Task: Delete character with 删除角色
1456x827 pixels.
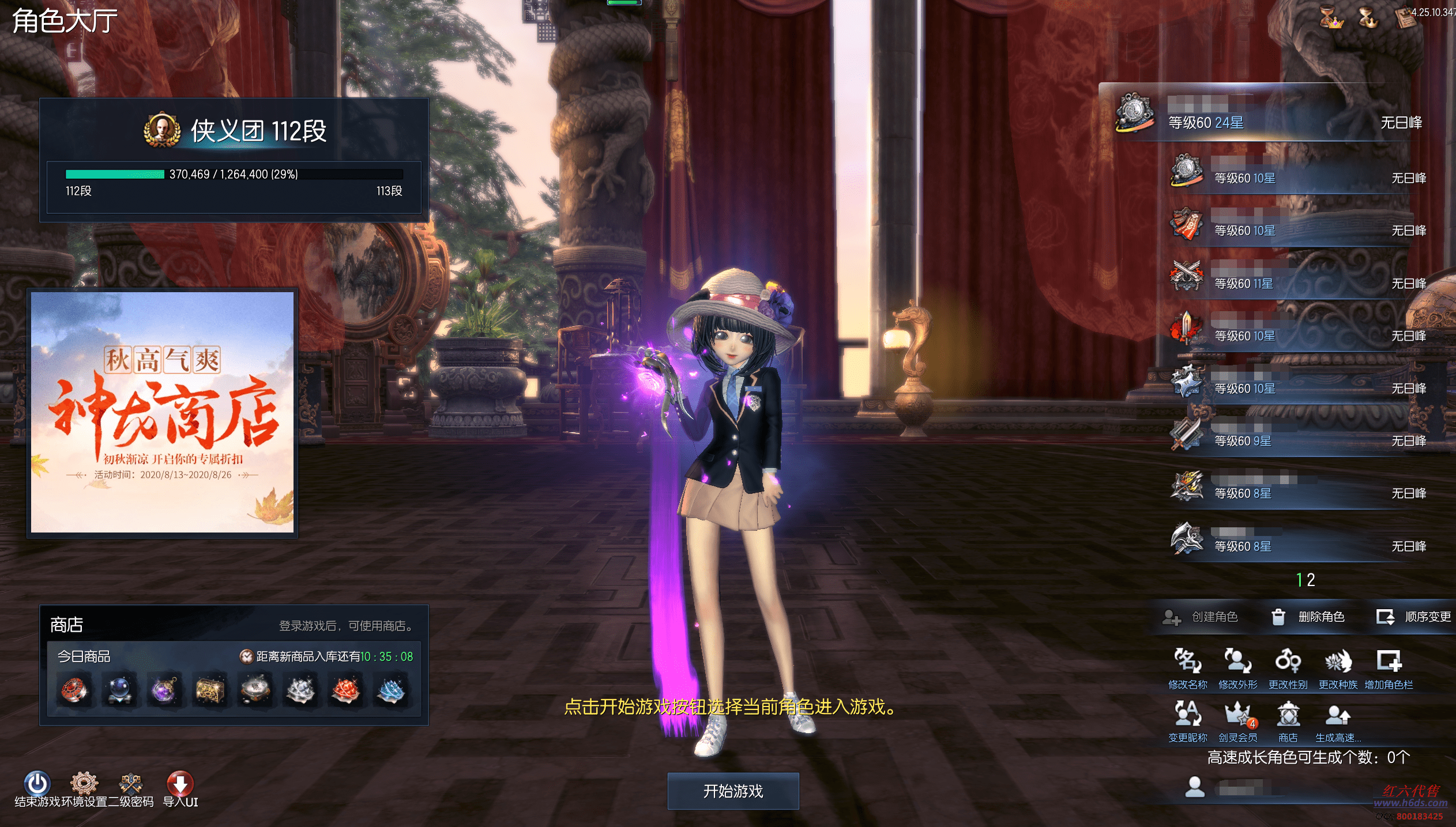Action: coord(1308,617)
